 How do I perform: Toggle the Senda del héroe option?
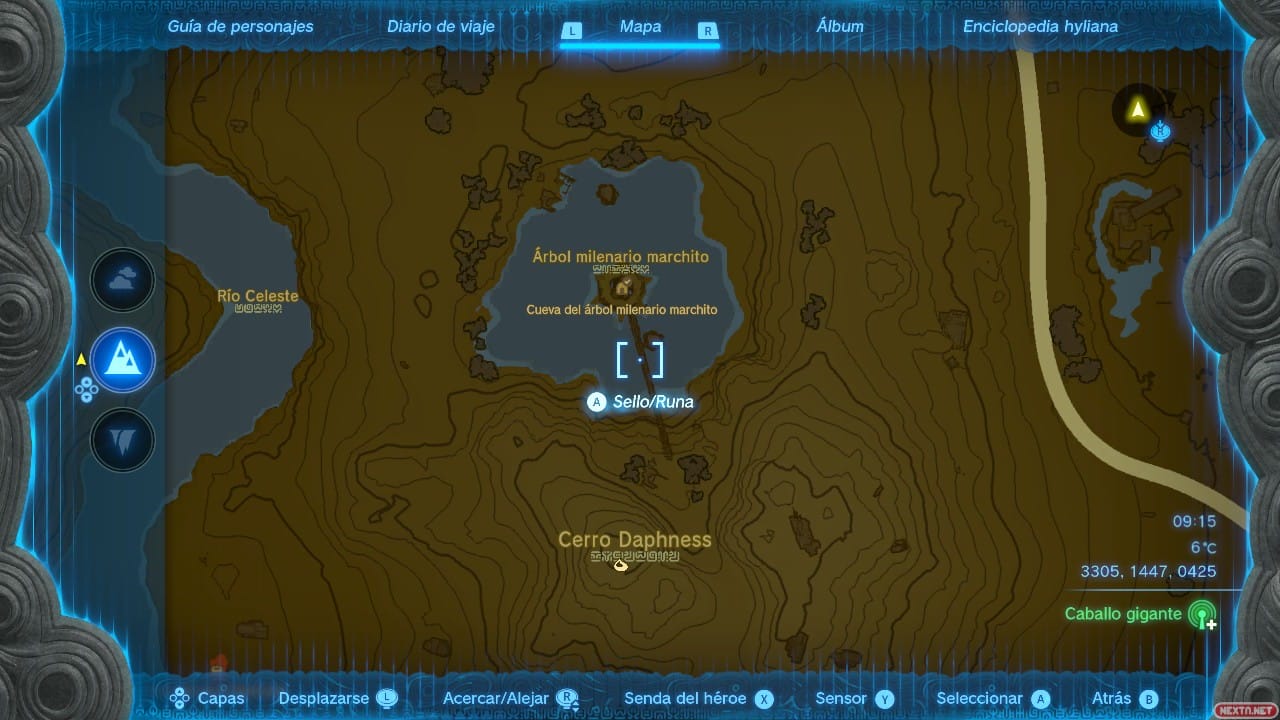click(x=699, y=699)
